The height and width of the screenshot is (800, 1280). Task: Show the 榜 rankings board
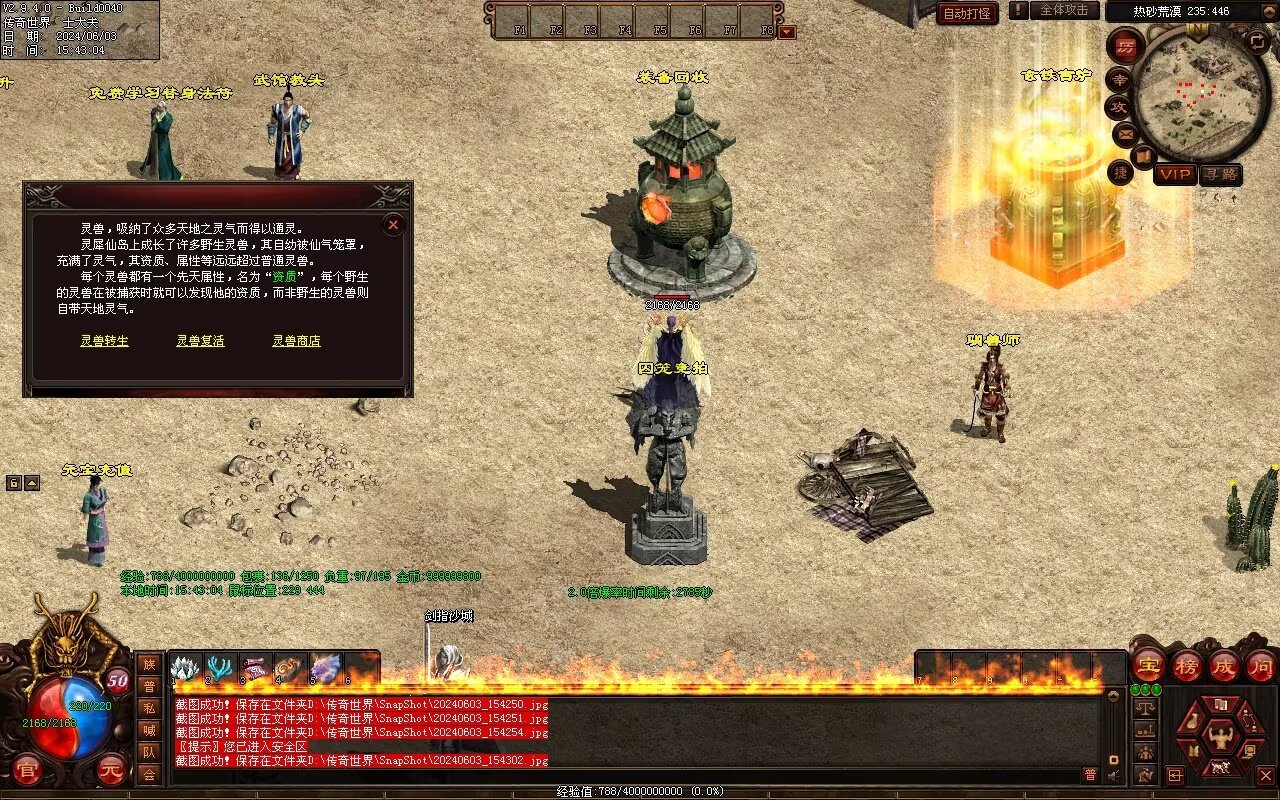(x=1187, y=666)
